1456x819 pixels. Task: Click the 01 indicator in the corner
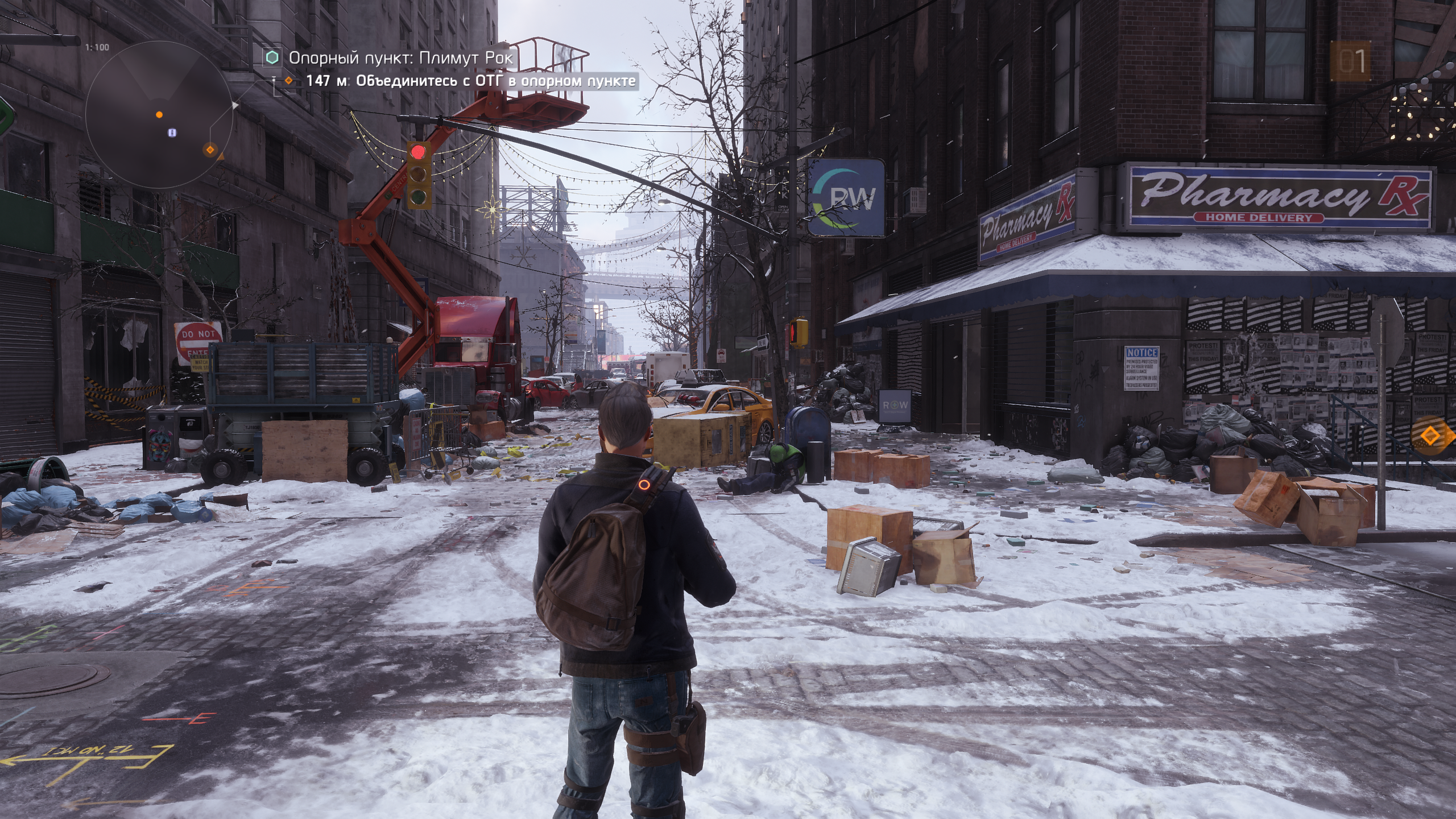1352,61
